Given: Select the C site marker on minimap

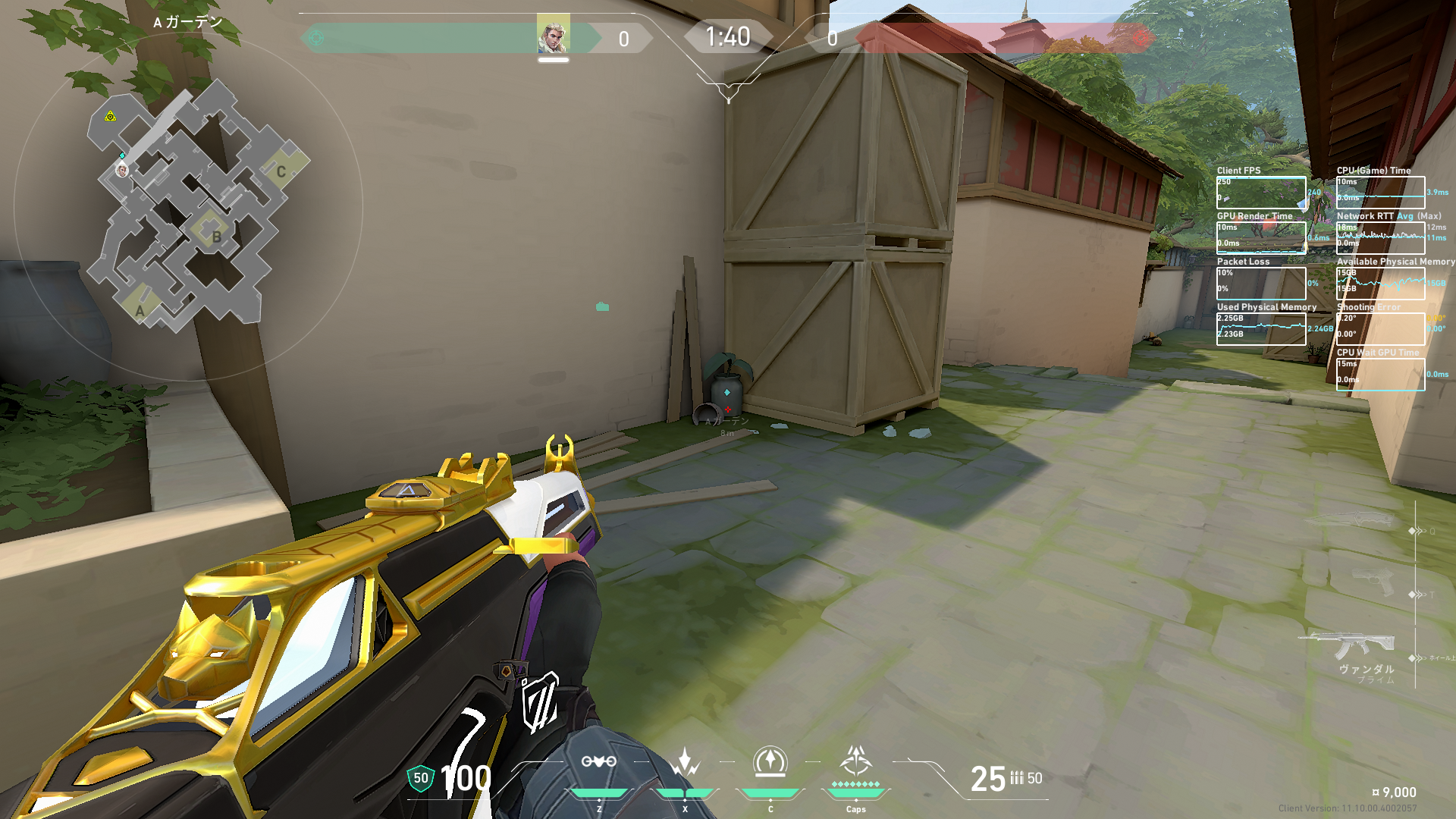Looking at the screenshot, I should point(281,171).
